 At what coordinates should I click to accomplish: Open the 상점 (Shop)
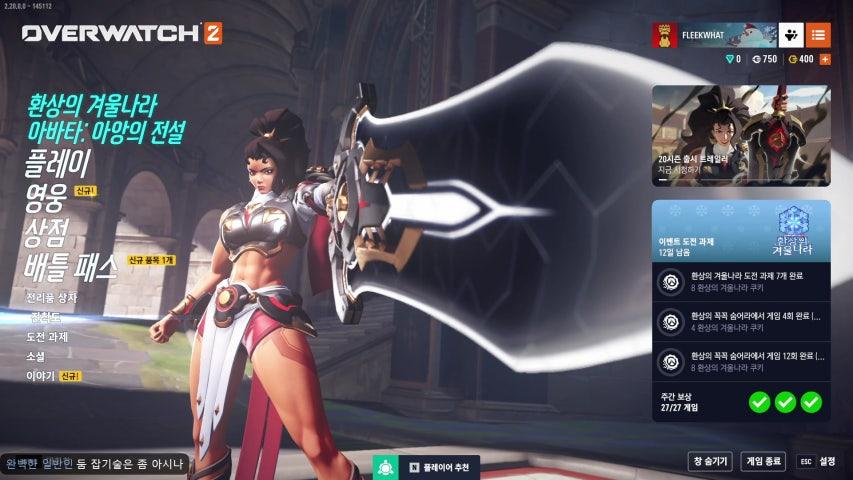click(47, 233)
